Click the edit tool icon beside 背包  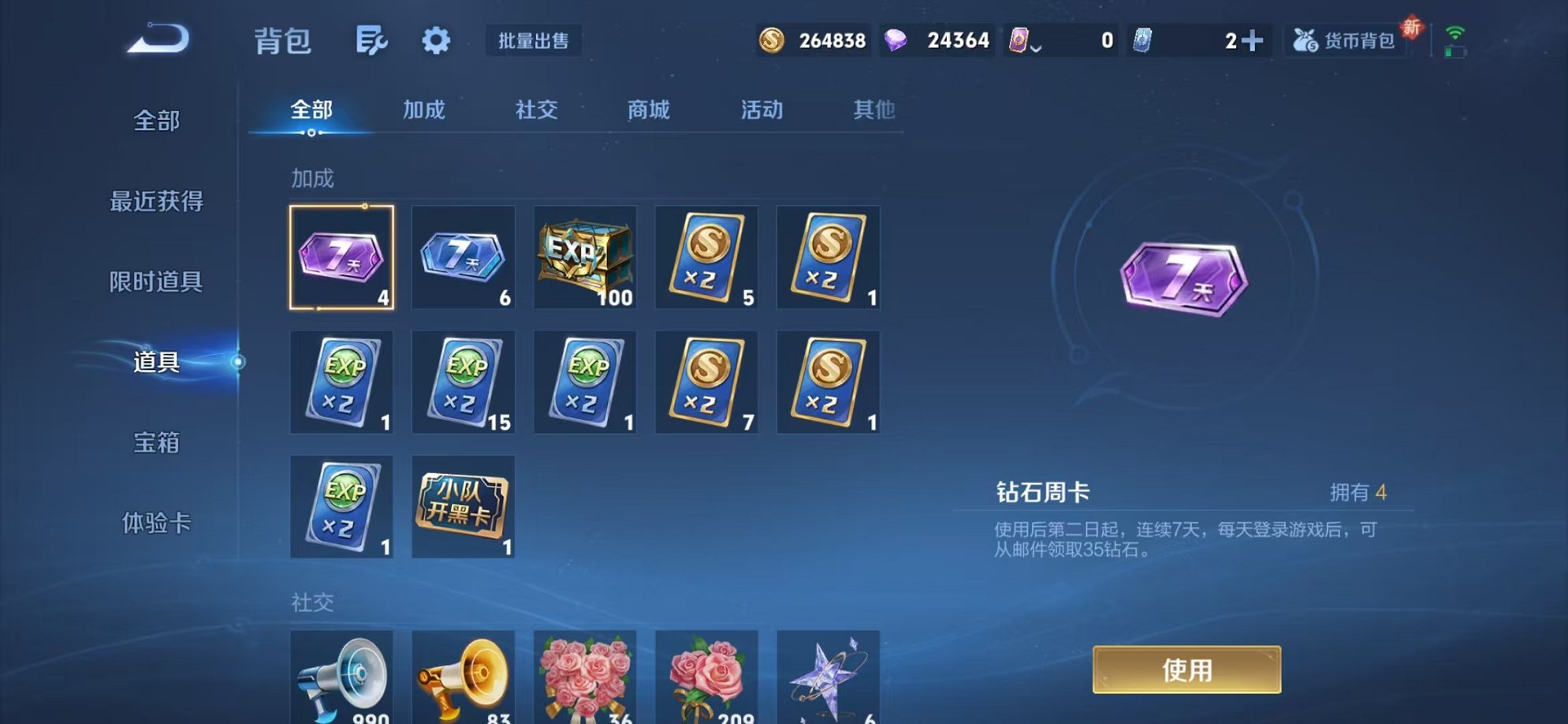coord(373,41)
